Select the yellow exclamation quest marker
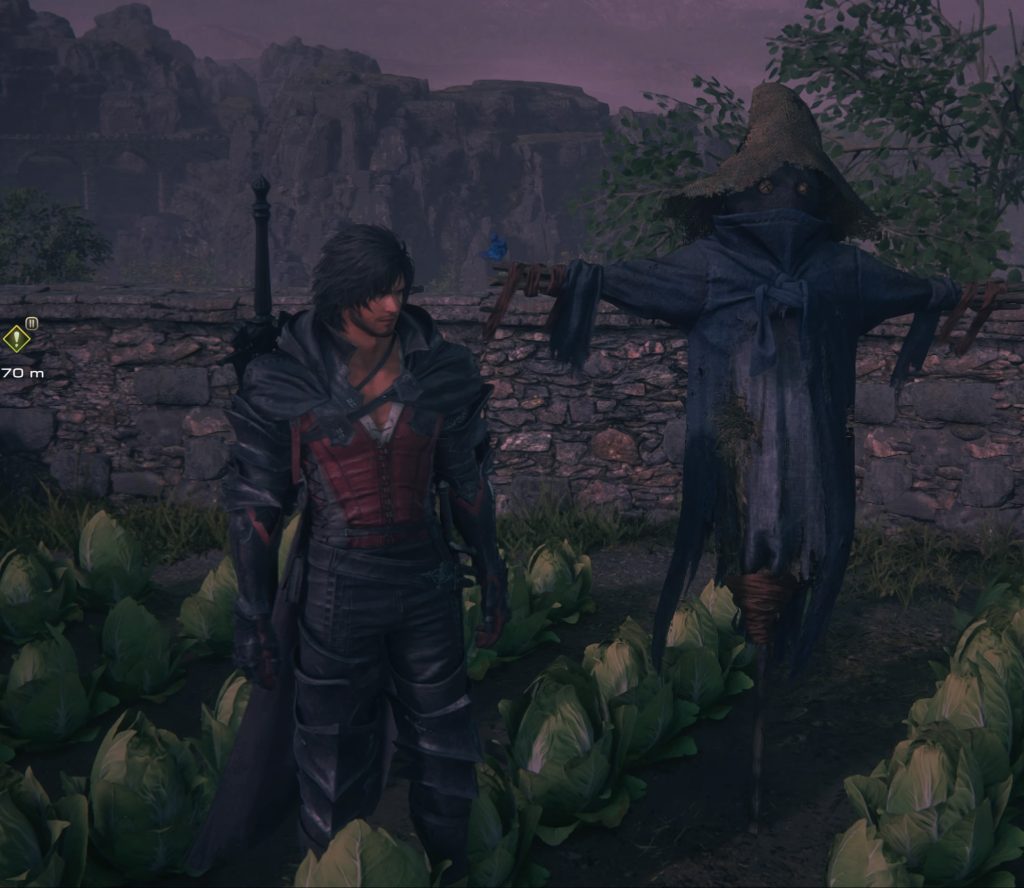 click(16, 339)
